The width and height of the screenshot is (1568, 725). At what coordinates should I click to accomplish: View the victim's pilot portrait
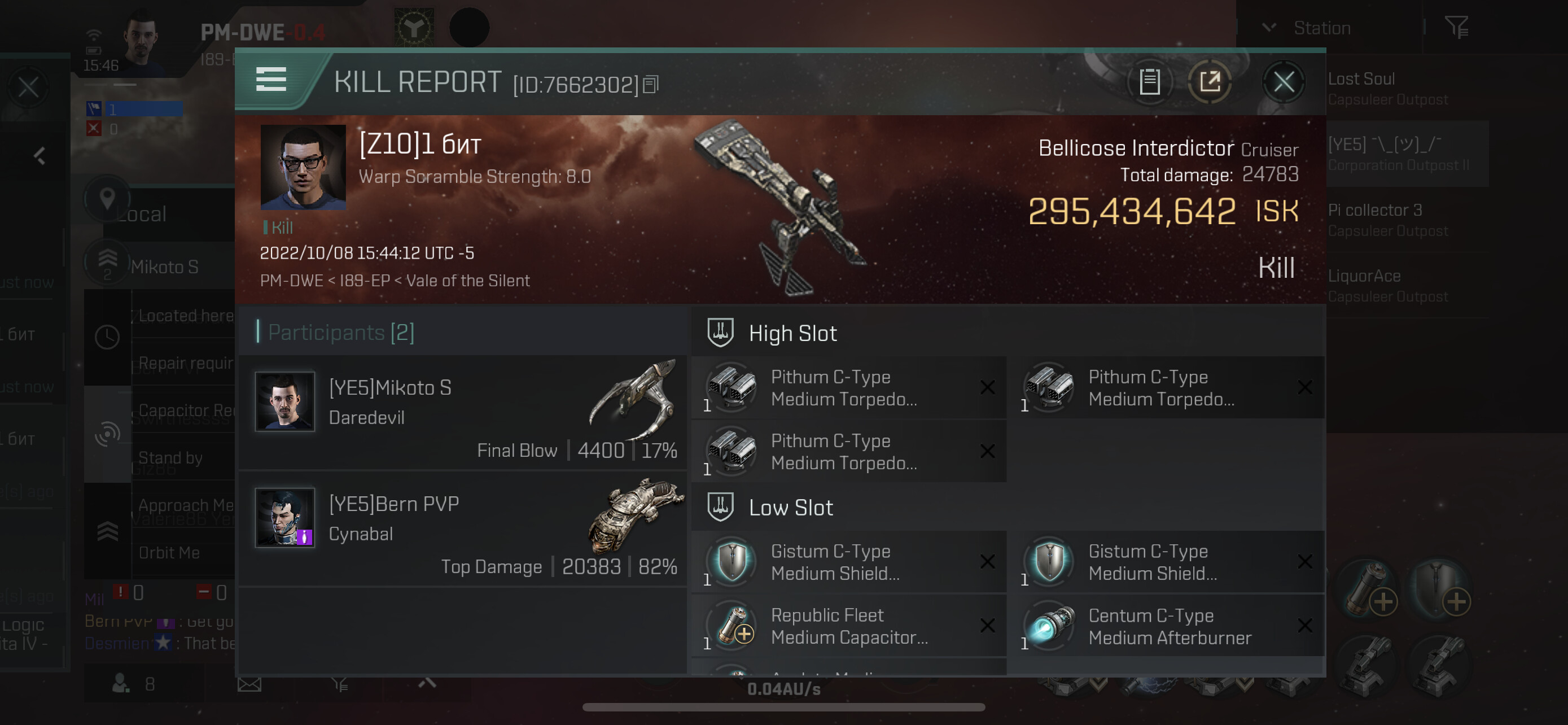pyautogui.click(x=303, y=167)
